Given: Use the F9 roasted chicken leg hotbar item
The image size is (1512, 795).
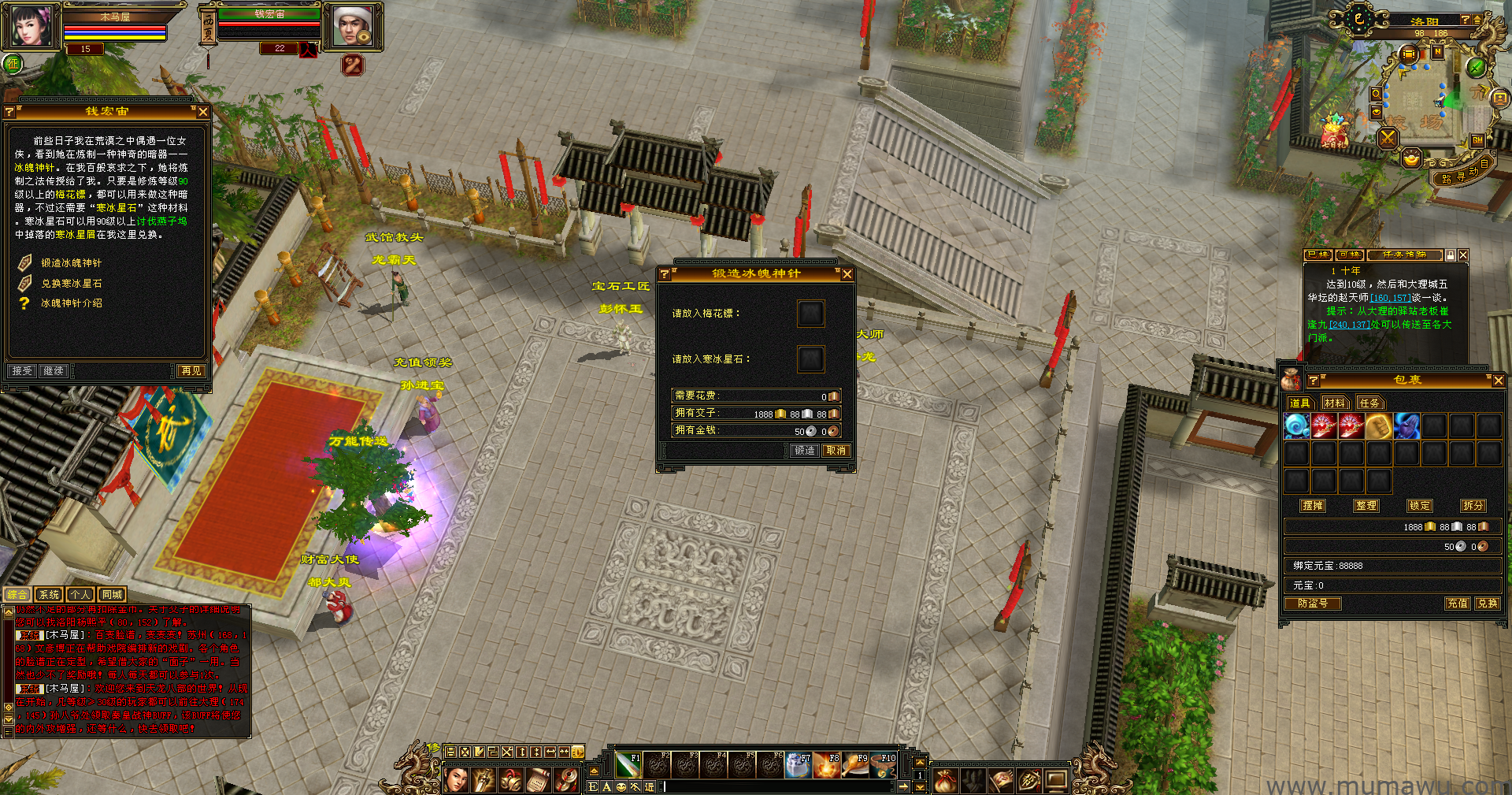Looking at the screenshot, I should (855, 764).
